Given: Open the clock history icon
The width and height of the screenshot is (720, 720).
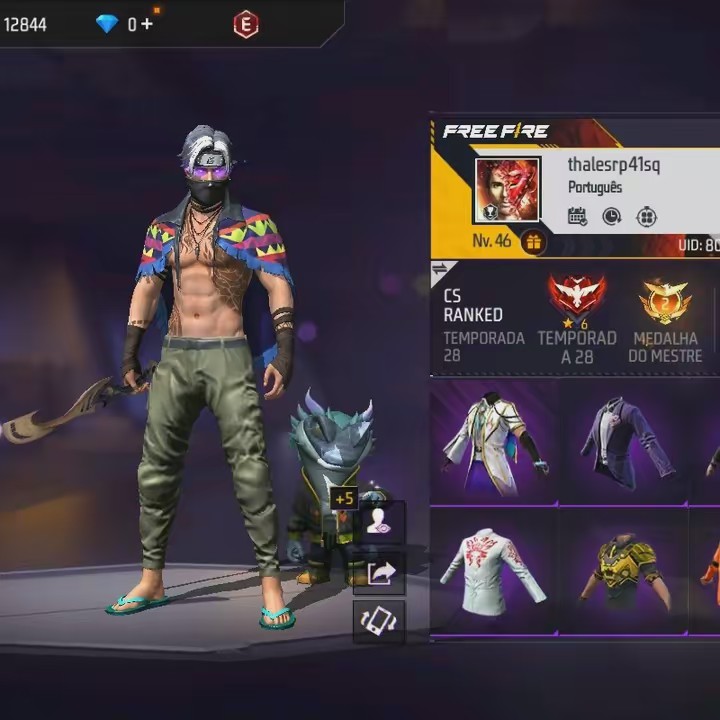Looking at the screenshot, I should (x=611, y=216).
